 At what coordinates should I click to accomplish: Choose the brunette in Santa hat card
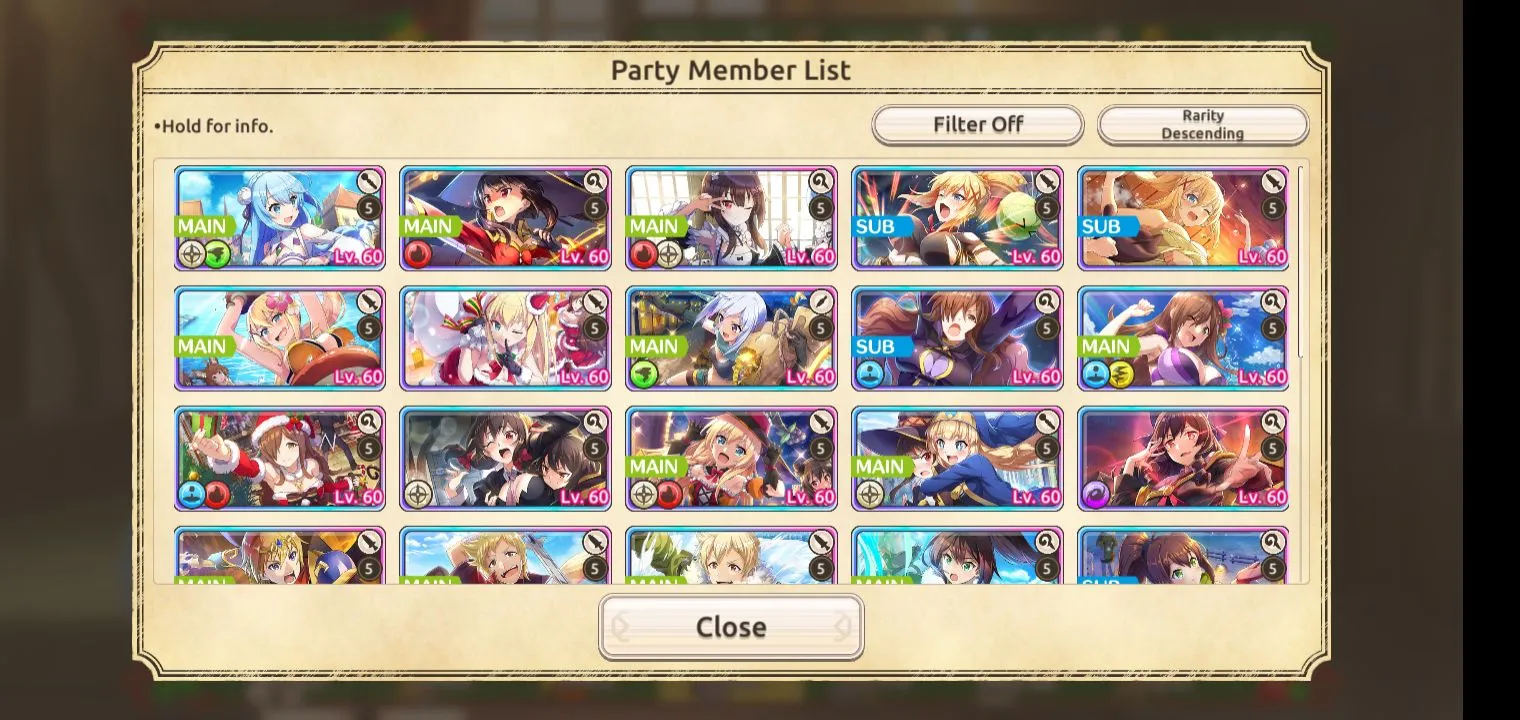pos(280,458)
